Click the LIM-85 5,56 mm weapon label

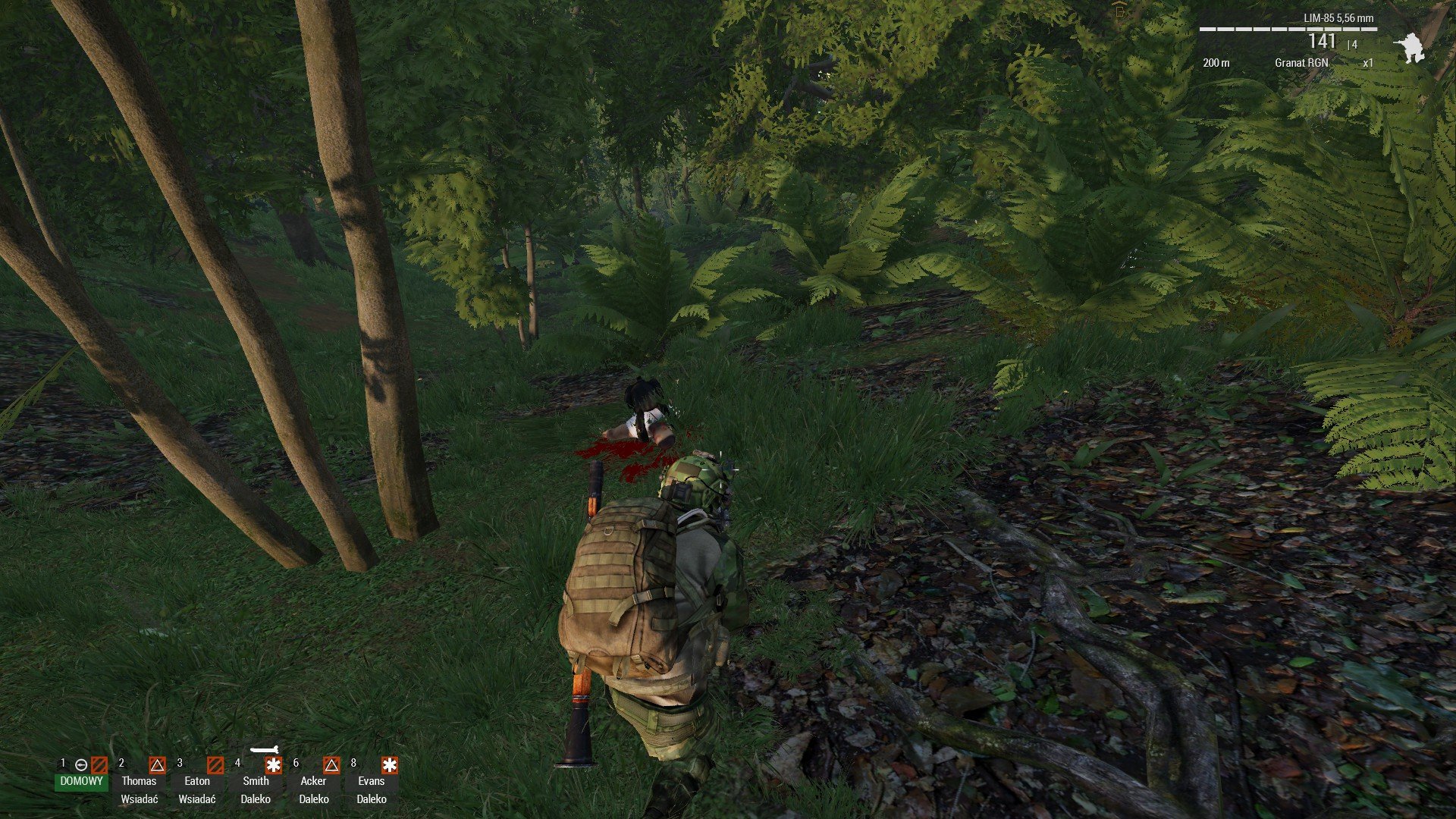[x=1338, y=18]
